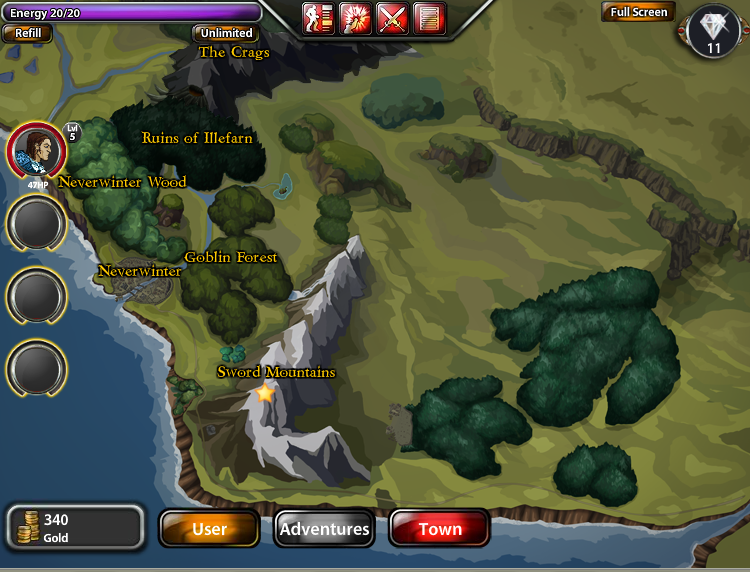Switch to Full Screen mode

pos(637,12)
